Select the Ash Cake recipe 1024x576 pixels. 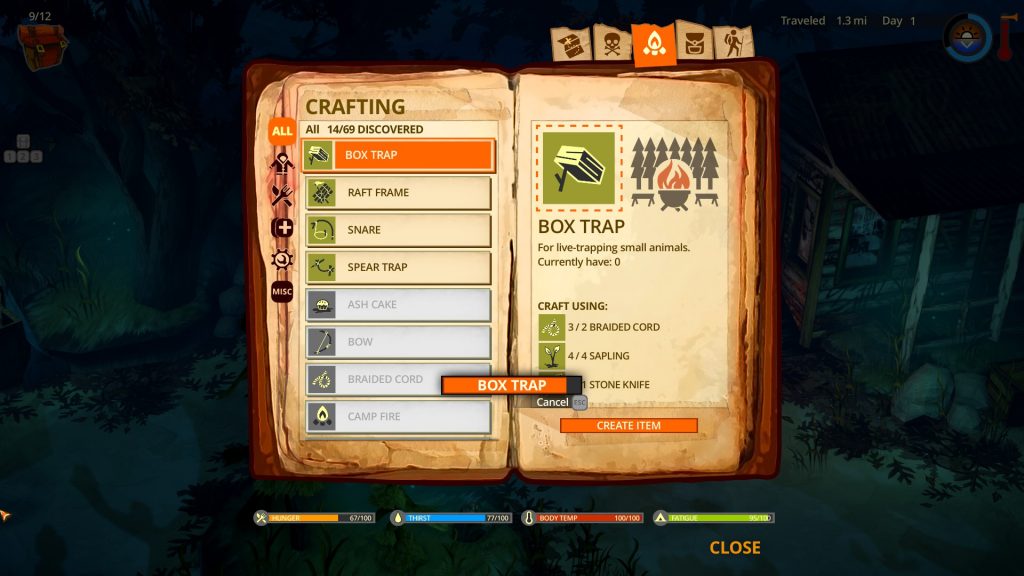(398, 305)
